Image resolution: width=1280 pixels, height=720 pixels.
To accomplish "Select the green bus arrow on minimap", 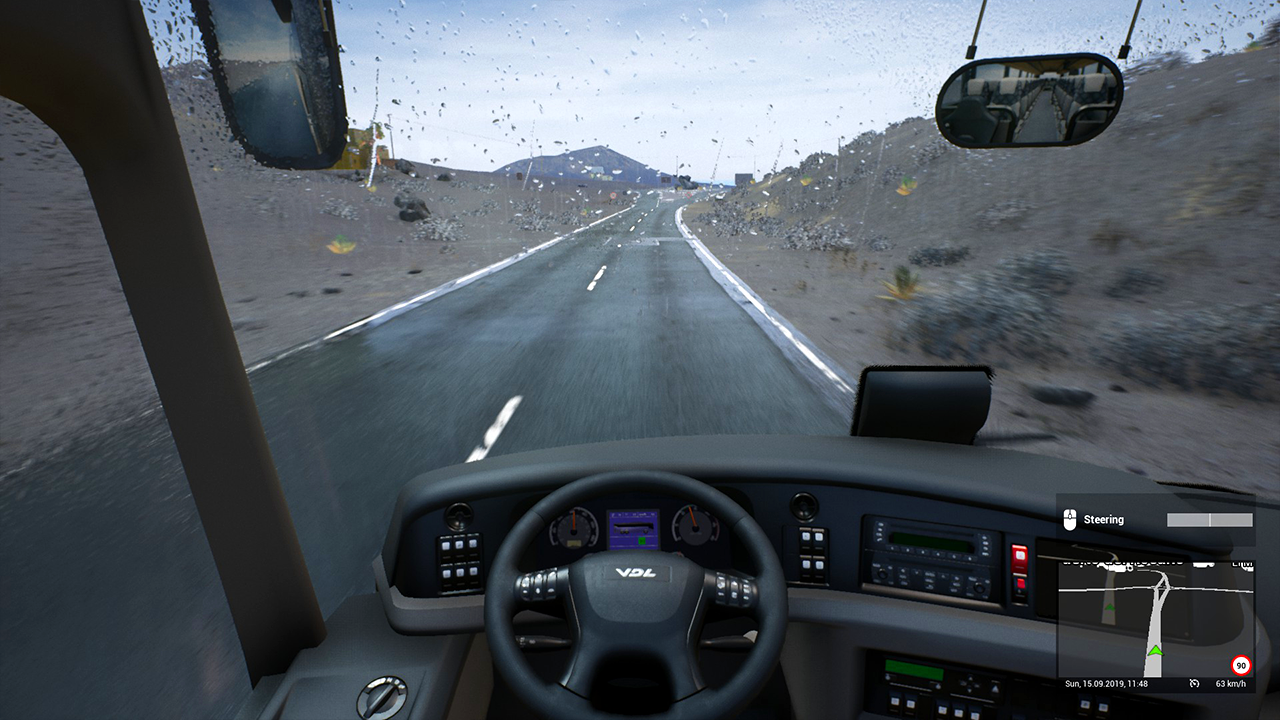I will point(1155,652).
